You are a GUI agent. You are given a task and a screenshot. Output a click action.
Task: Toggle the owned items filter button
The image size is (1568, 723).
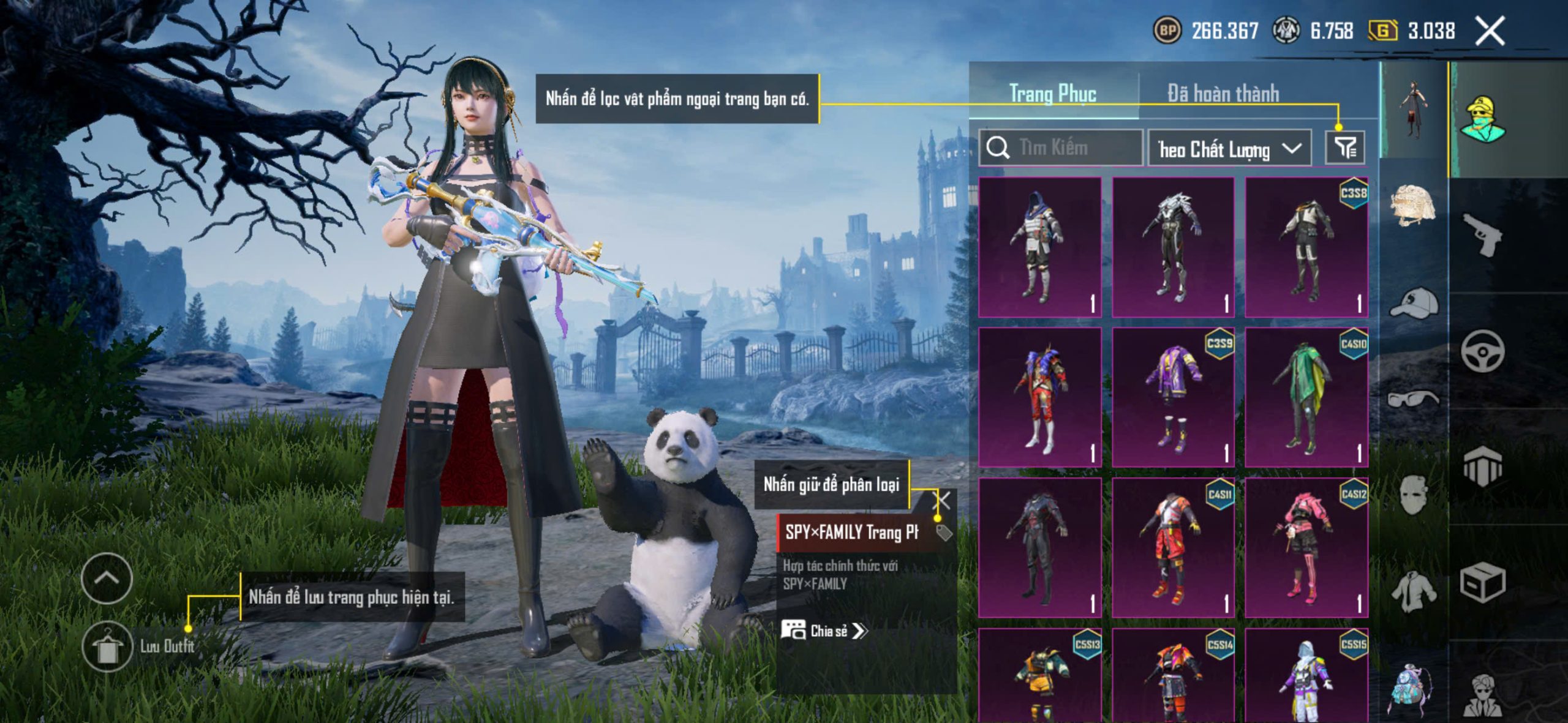click(x=1345, y=148)
